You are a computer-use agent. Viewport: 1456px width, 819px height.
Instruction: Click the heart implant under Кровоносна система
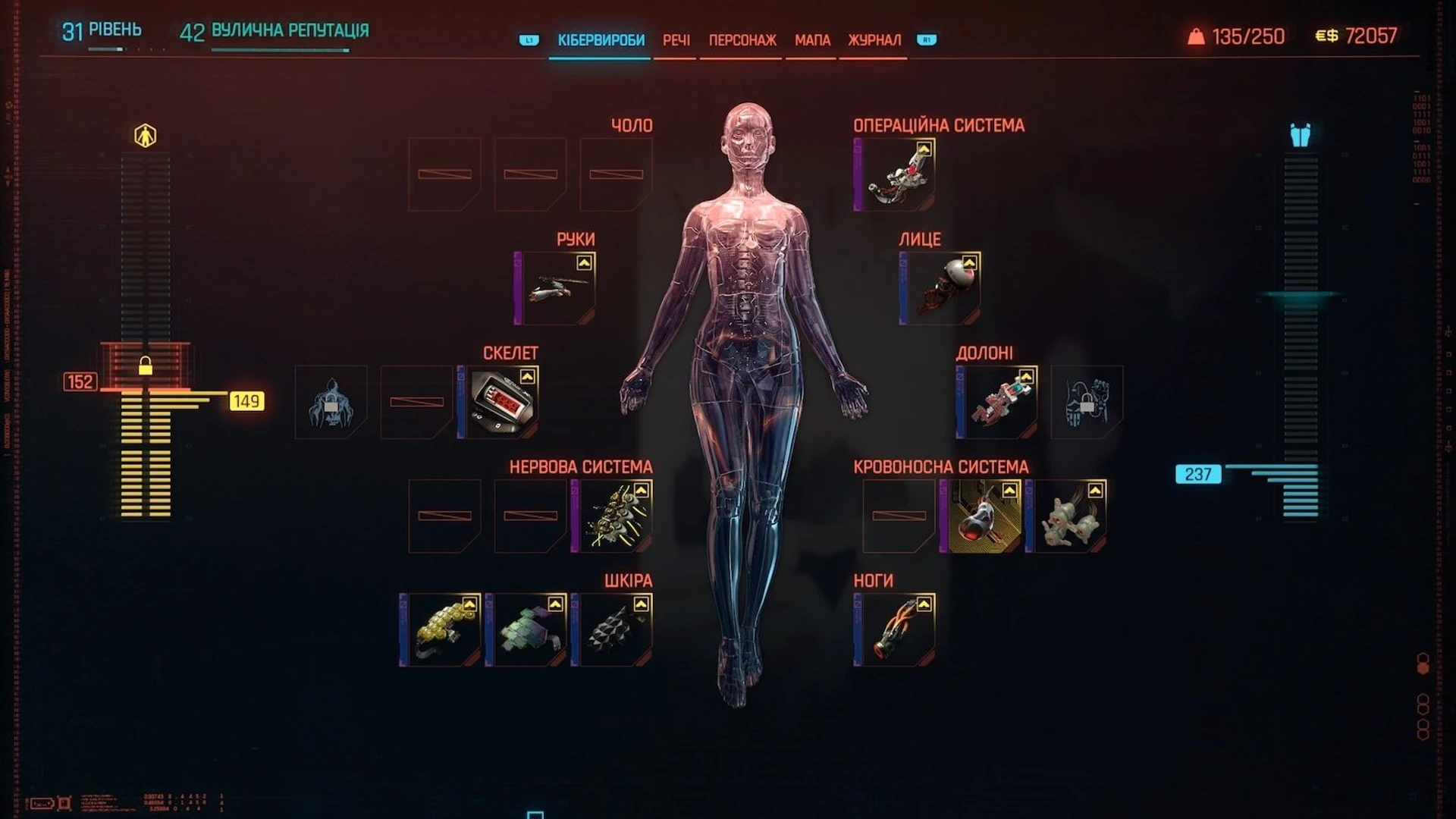pos(984,516)
